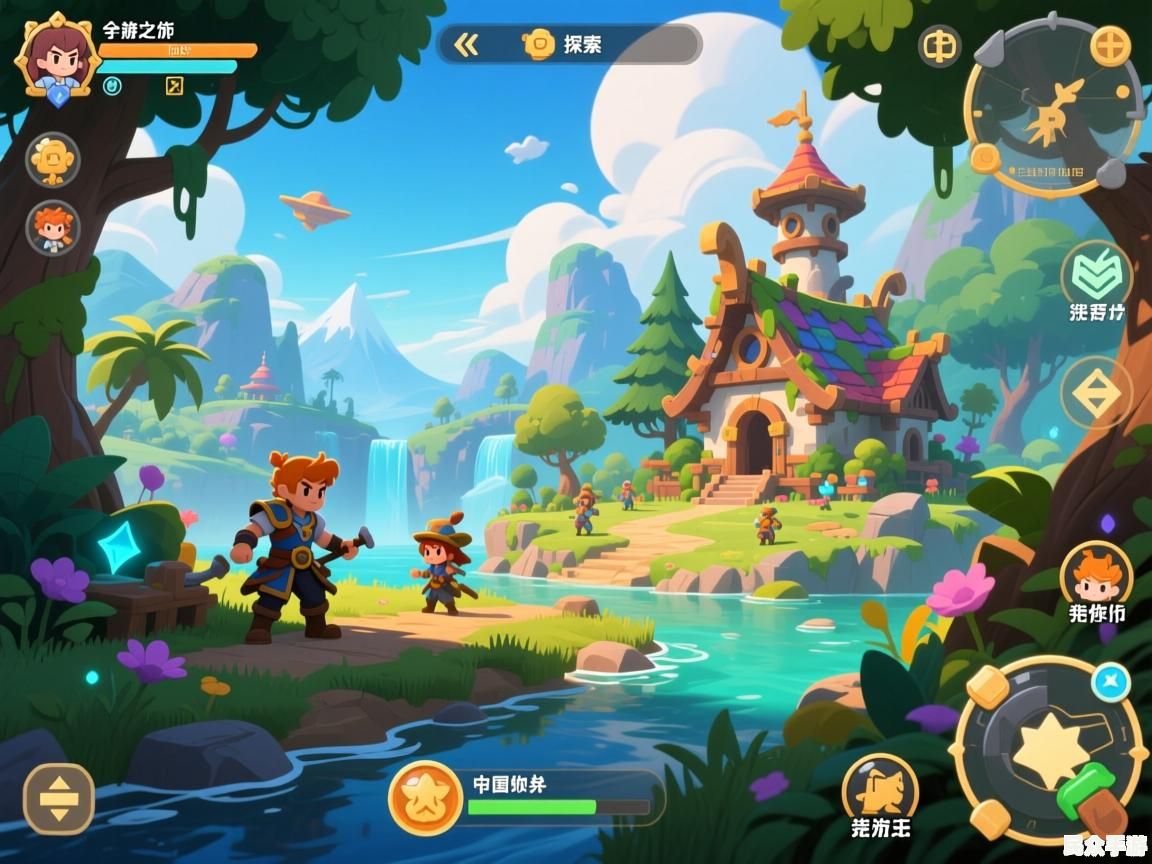Click the small yellow square icon under the name
Image resolution: width=1152 pixels, height=864 pixels.
(x=174, y=86)
